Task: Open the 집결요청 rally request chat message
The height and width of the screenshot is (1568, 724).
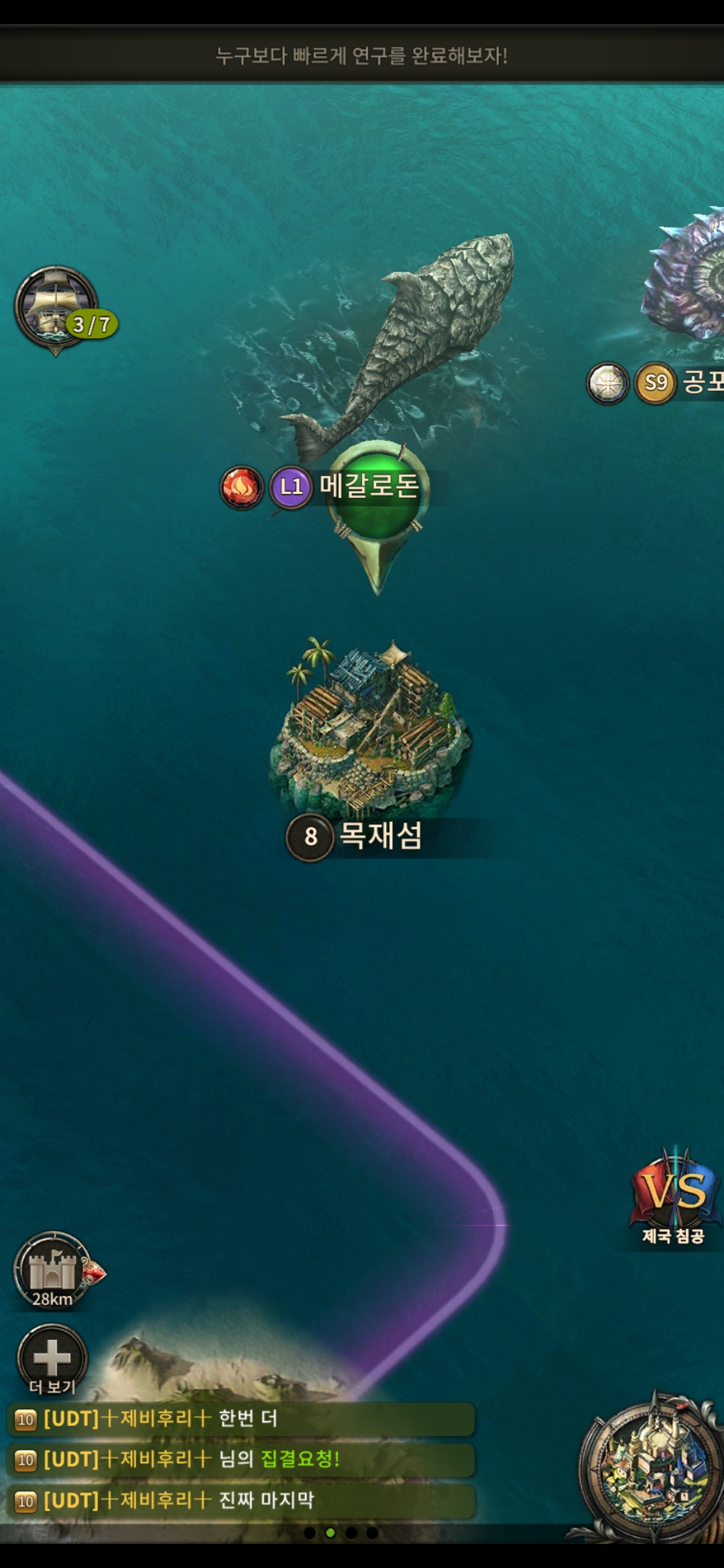Action: (241, 1459)
